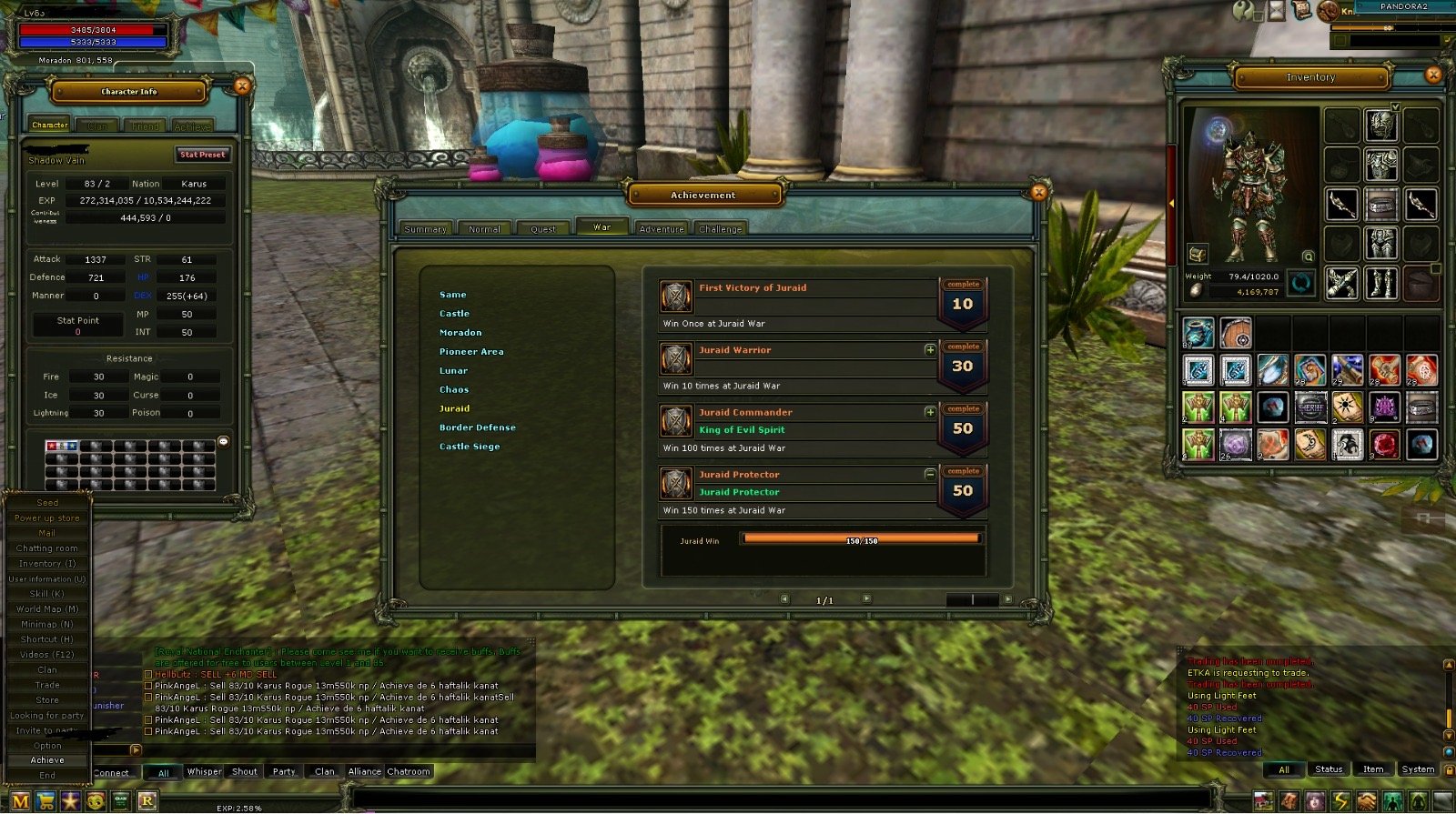Screen dimensions: 1456x814
Task: Click the Stat Preset button
Action: [202, 155]
